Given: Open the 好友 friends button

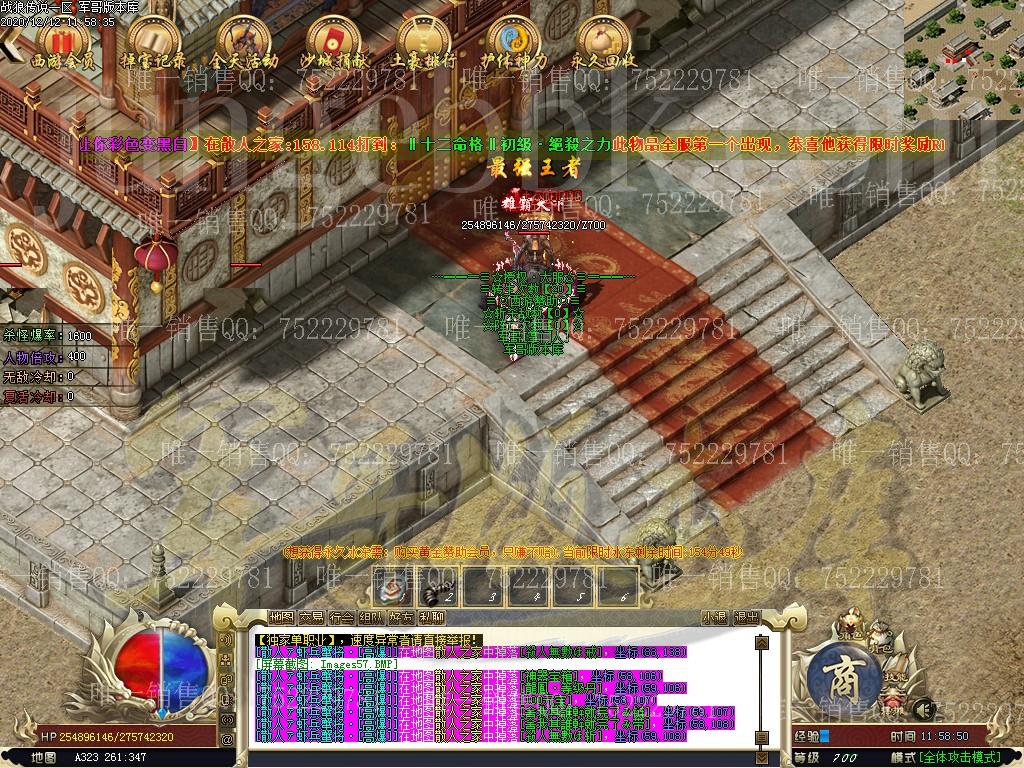Looking at the screenshot, I should (402, 618).
